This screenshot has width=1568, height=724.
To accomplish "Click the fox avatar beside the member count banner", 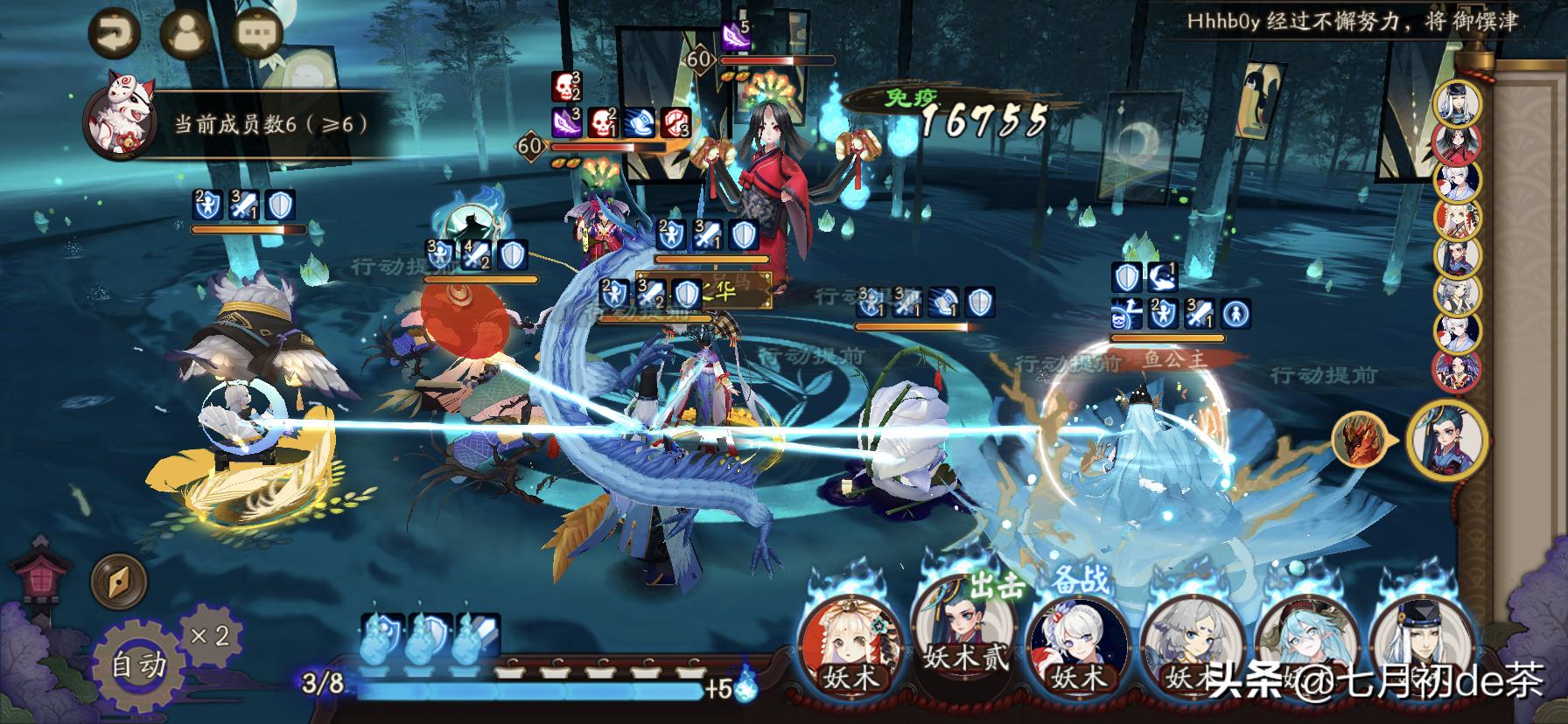I will pyautogui.click(x=122, y=116).
